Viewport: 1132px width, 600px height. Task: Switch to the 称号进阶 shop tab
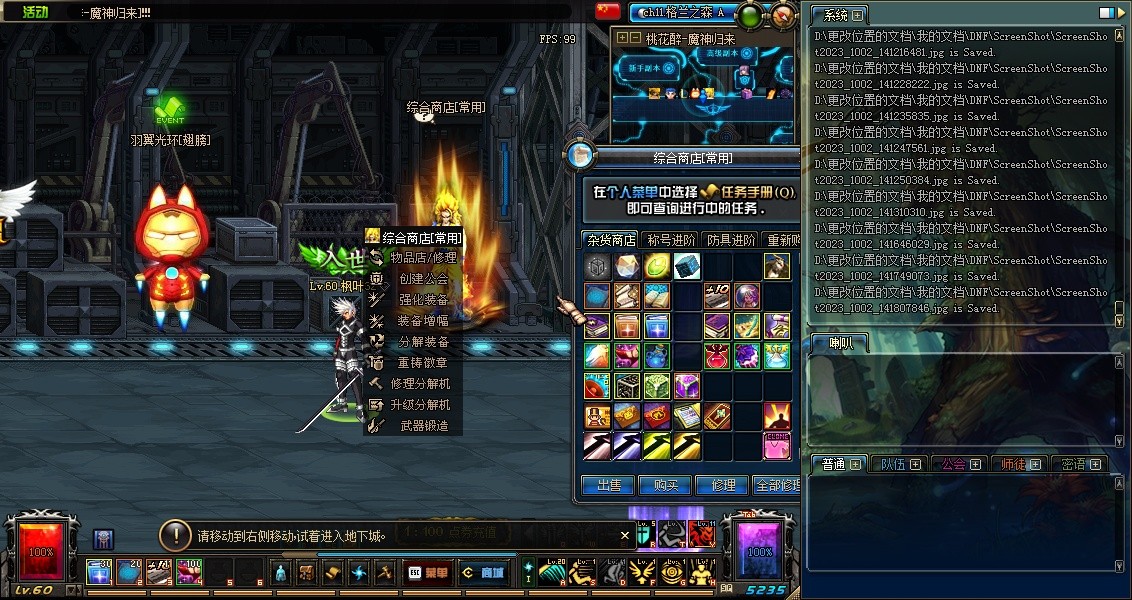[x=670, y=240]
